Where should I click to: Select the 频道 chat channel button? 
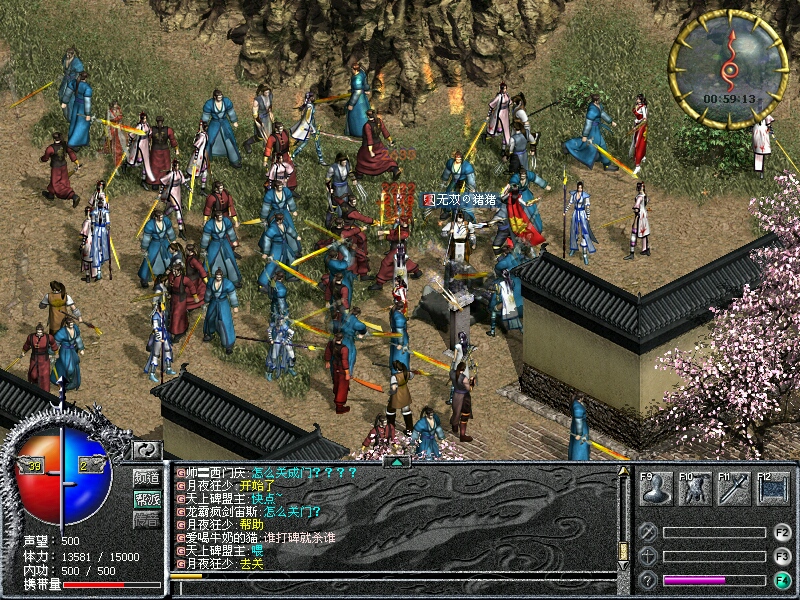tap(147, 477)
